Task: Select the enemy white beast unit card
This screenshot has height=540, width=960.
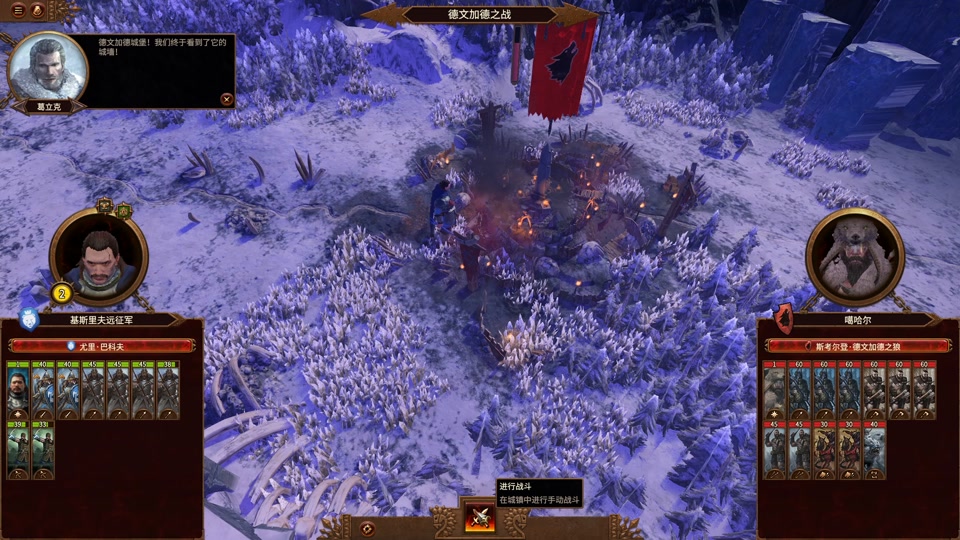Action: click(x=875, y=449)
